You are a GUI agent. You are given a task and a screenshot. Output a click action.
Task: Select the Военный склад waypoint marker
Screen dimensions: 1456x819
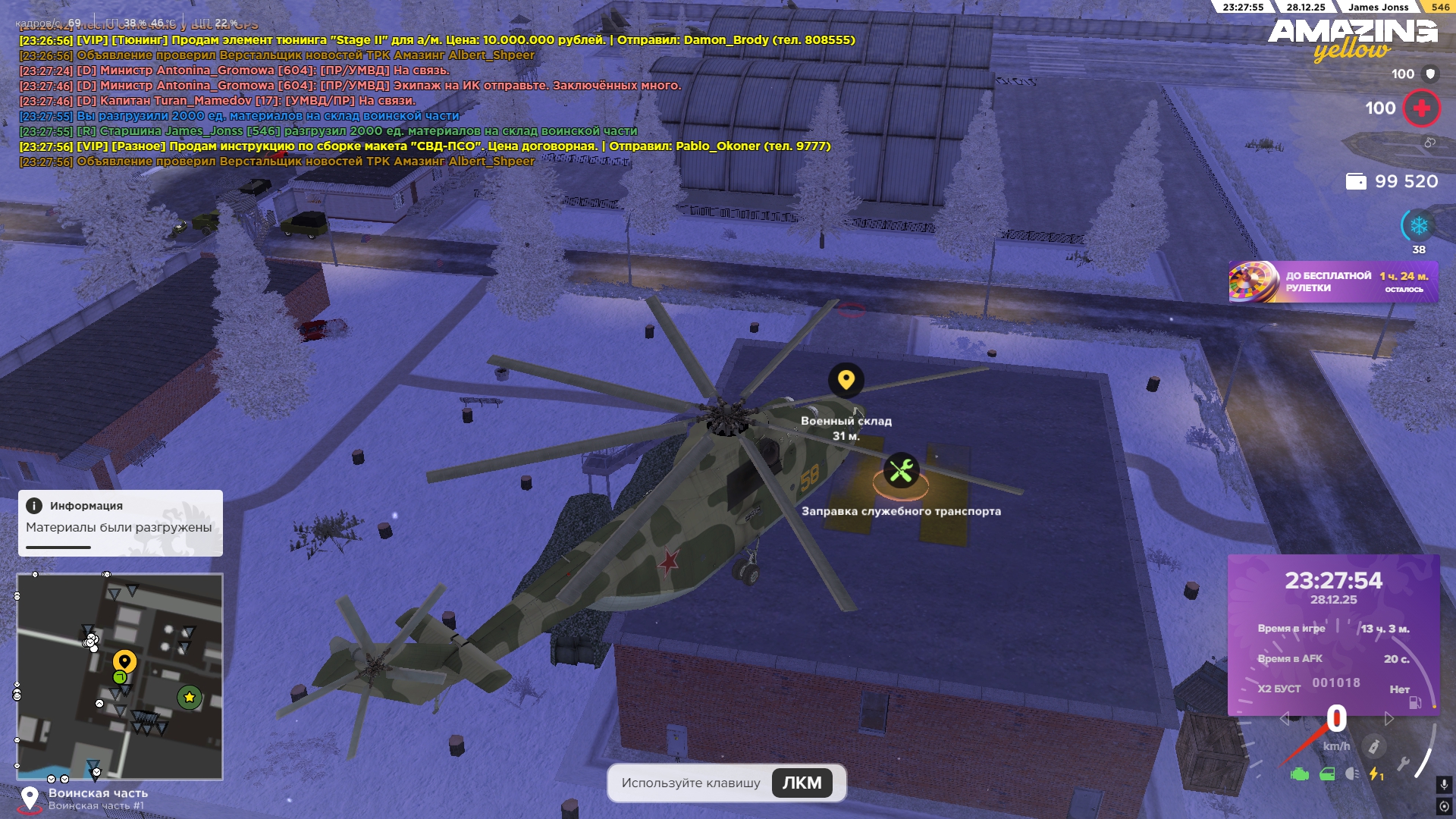(846, 380)
